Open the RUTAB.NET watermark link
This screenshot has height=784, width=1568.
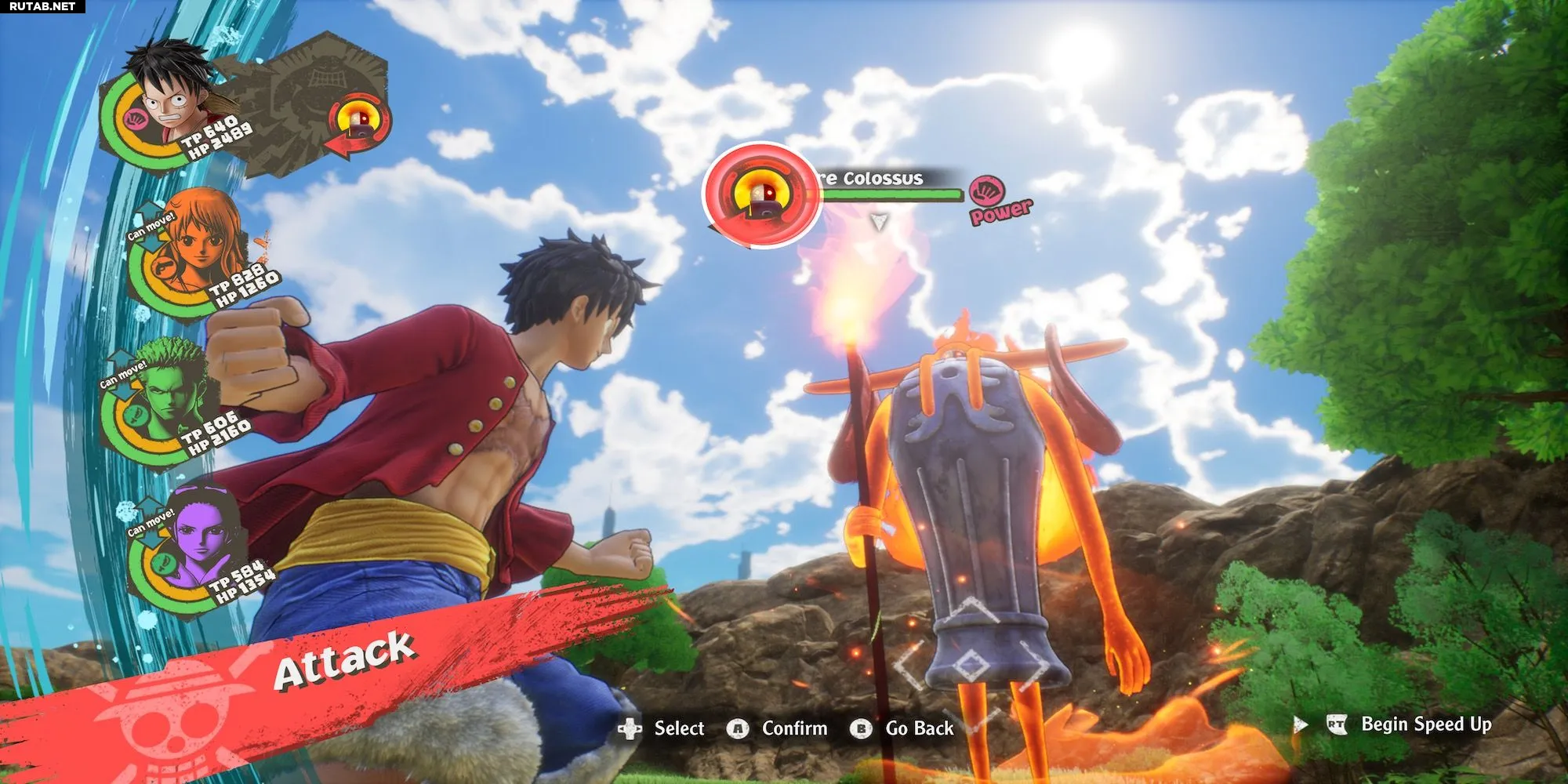42,6
